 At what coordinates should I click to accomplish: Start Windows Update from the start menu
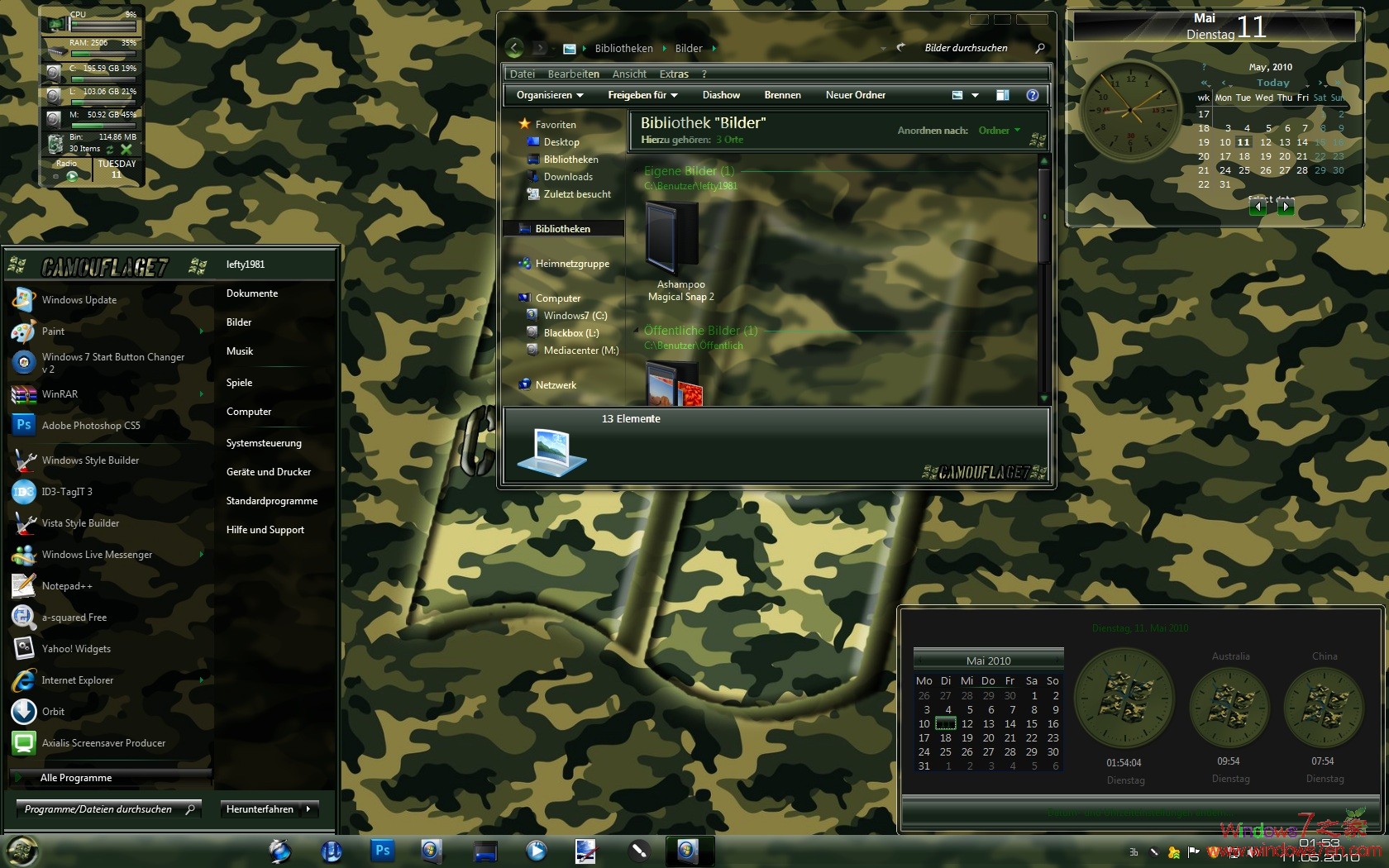pos(80,299)
